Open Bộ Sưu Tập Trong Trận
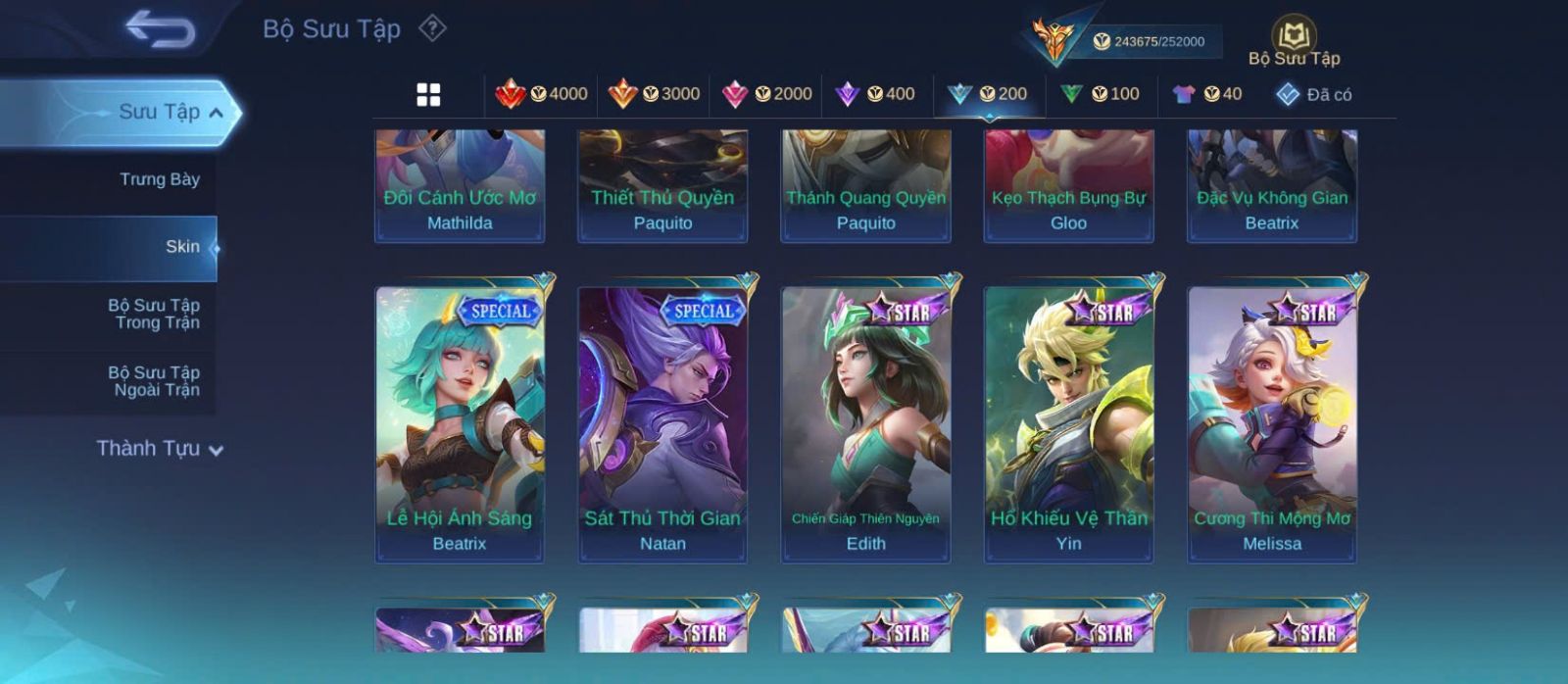The height and width of the screenshot is (684, 1568). [153, 314]
